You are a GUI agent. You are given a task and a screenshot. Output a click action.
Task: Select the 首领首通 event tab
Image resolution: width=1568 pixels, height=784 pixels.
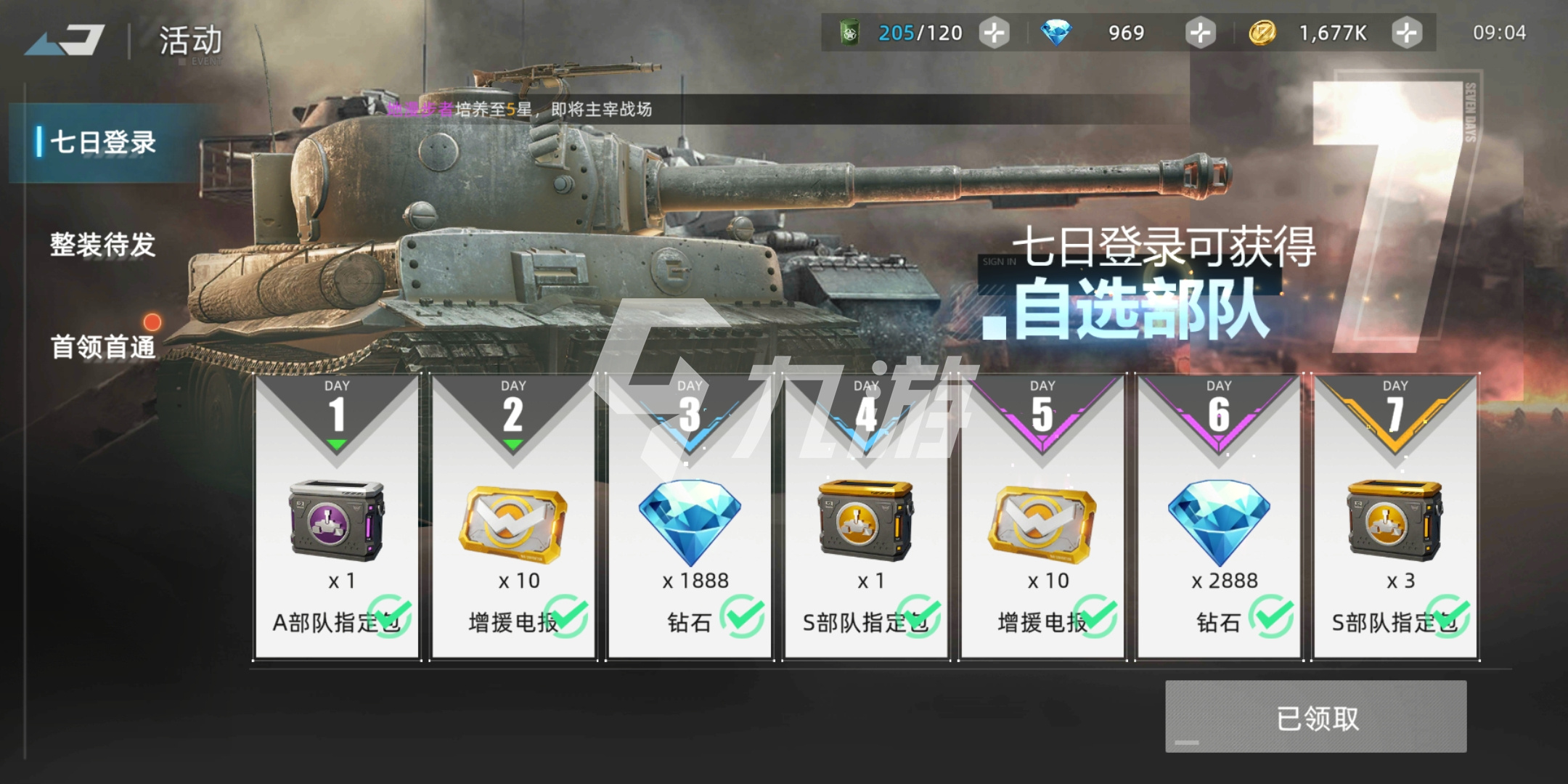[103, 347]
